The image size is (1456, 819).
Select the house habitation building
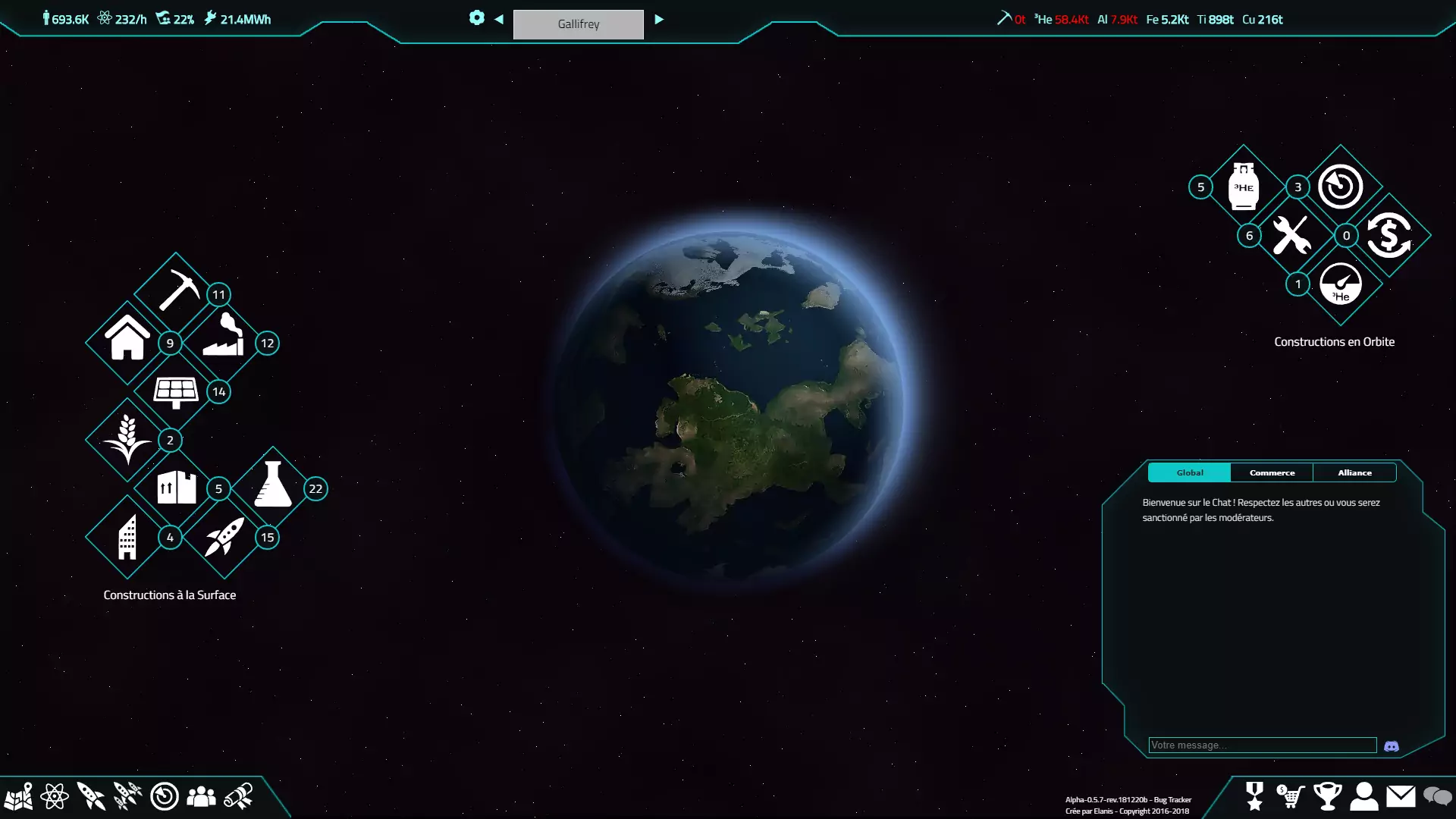click(x=127, y=339)
